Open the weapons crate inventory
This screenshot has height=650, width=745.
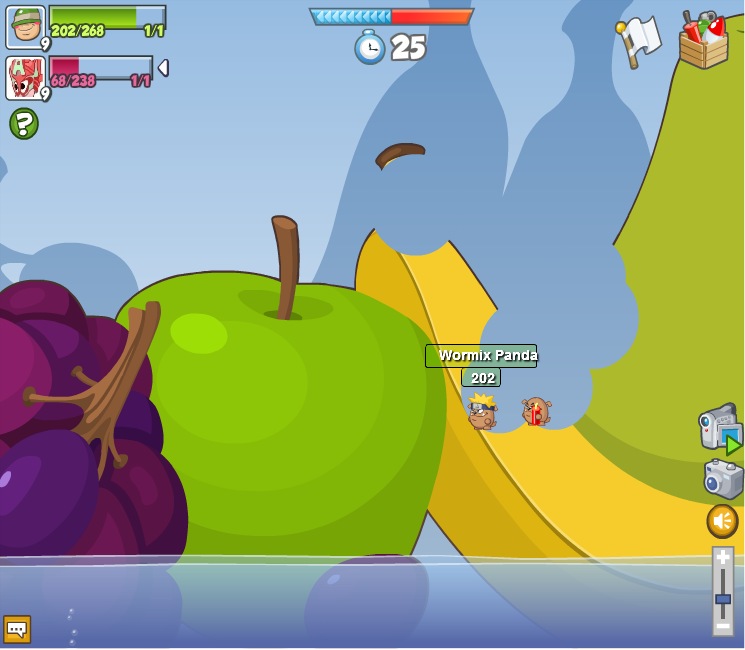point(703,42)
